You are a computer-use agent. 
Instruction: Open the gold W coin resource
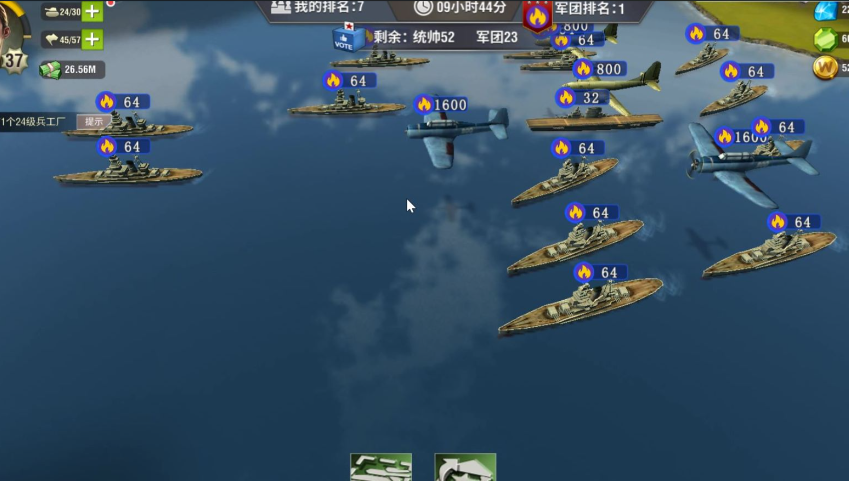[825, 68]
